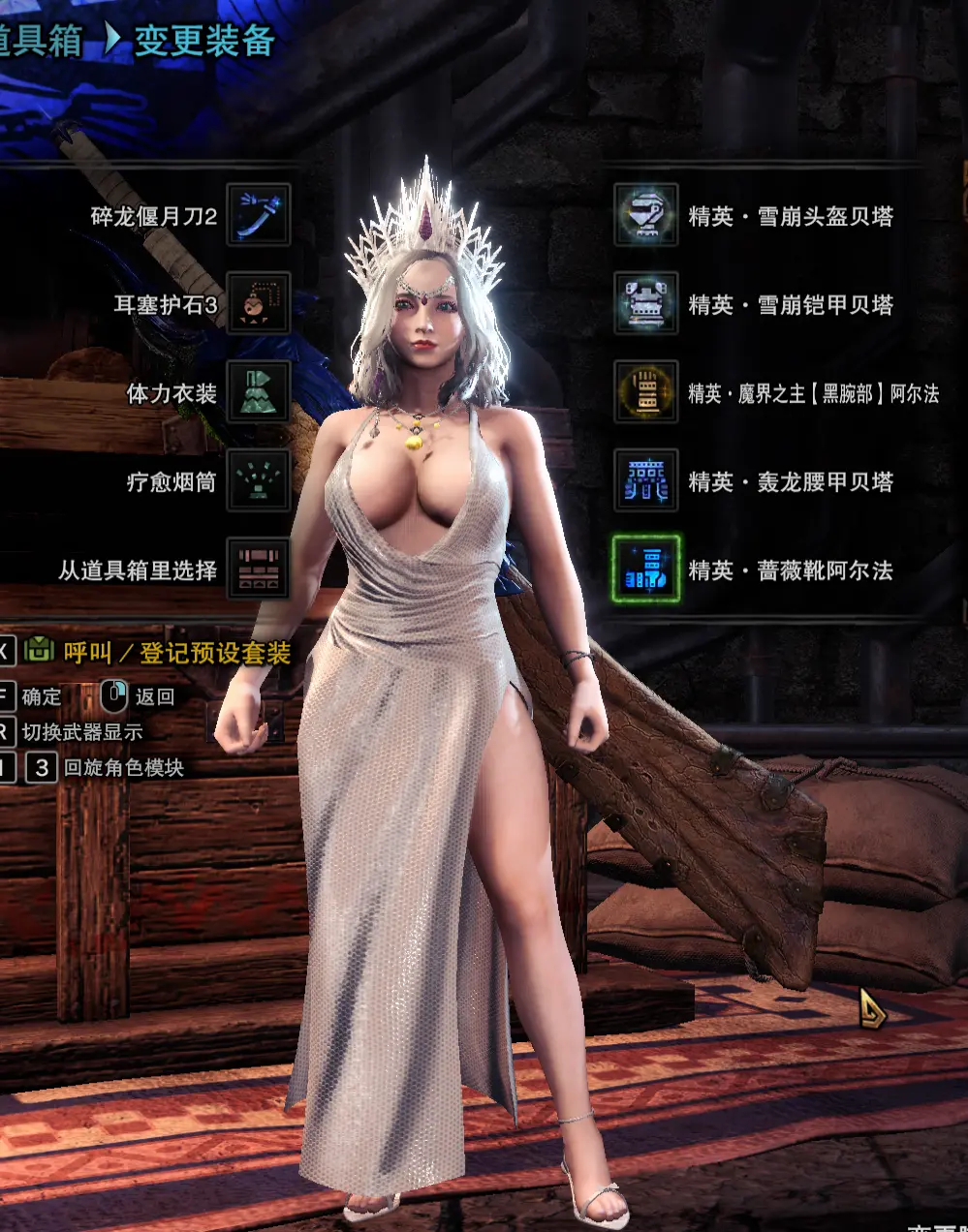Select the 疗愈烟筒 booster slot
Screen dimensions: 968x1232
coord(259,481)
